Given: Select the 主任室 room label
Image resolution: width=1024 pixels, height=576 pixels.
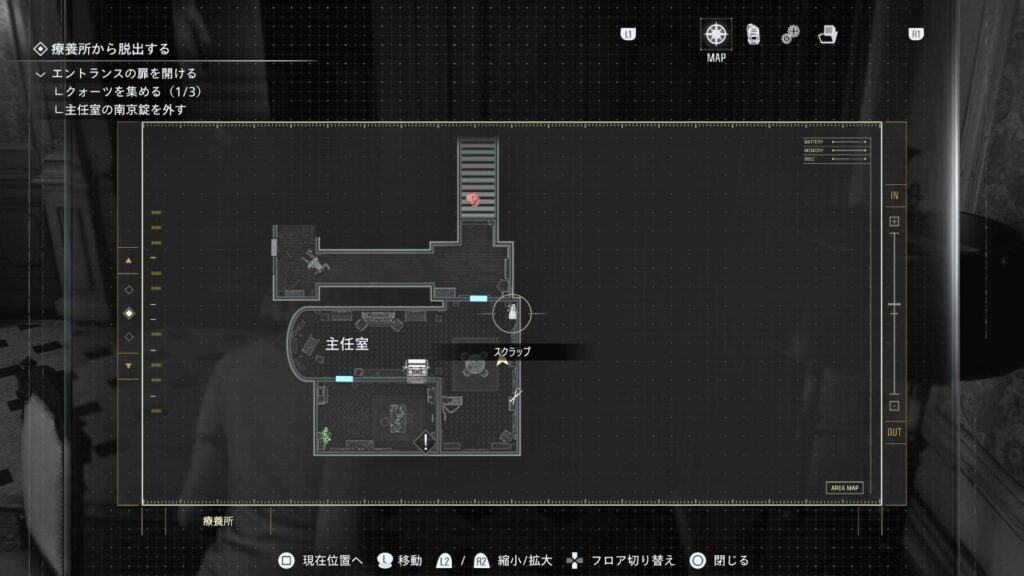Looking at the screenshot, I should click(x=347, y=343).
